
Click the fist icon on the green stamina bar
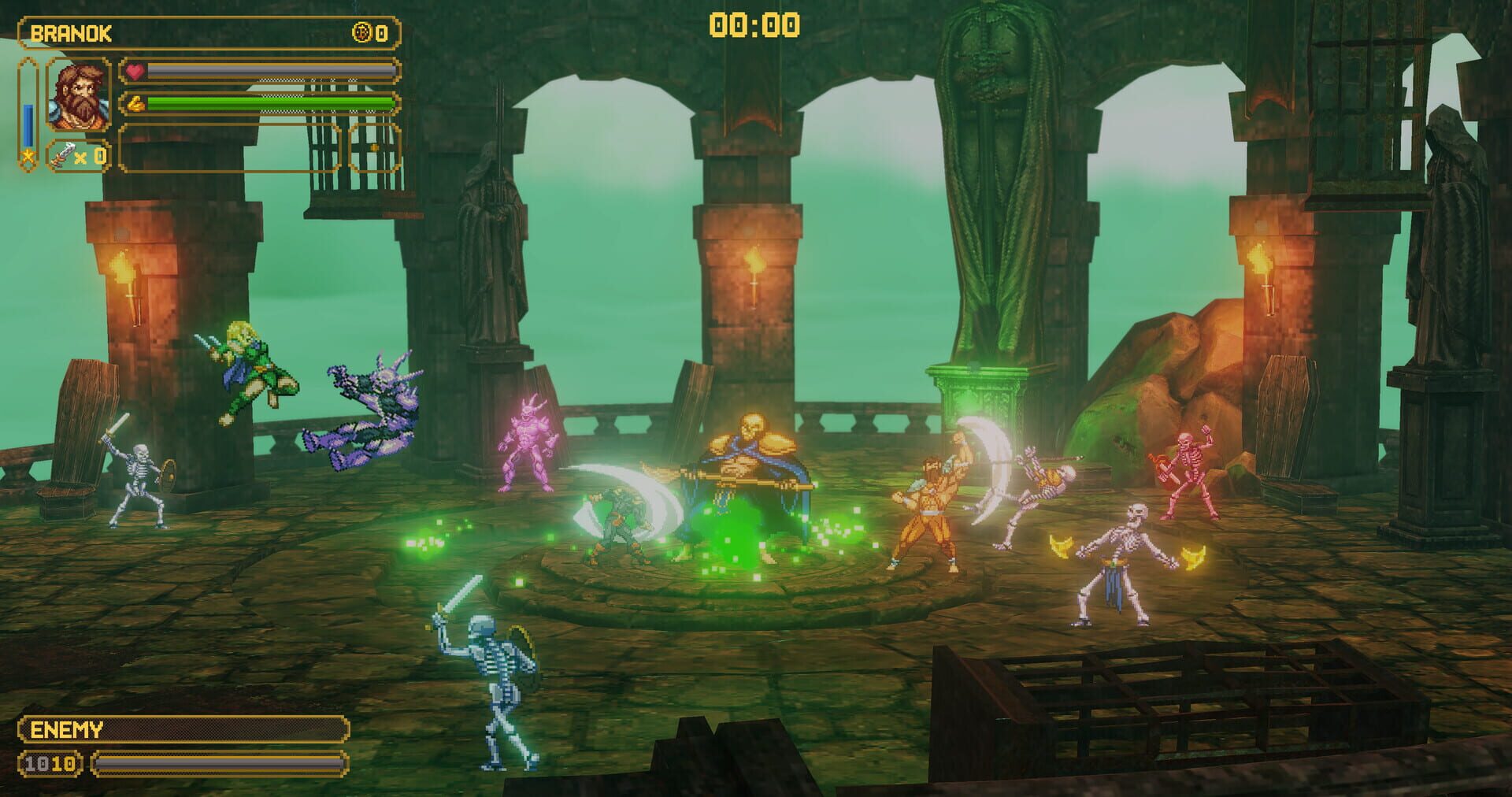point(138,104)
